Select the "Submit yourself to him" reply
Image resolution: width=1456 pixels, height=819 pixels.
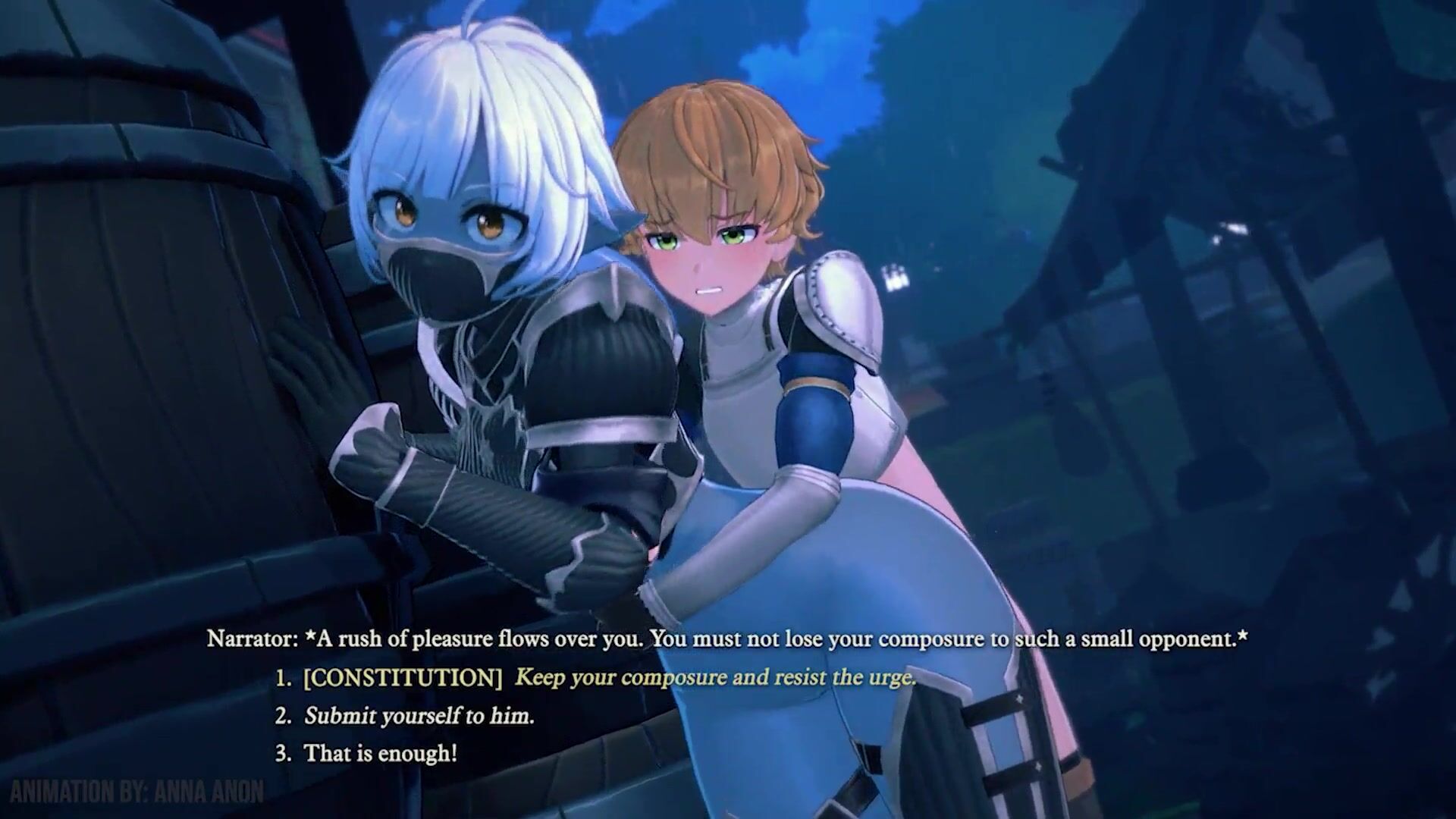point(419,716)
